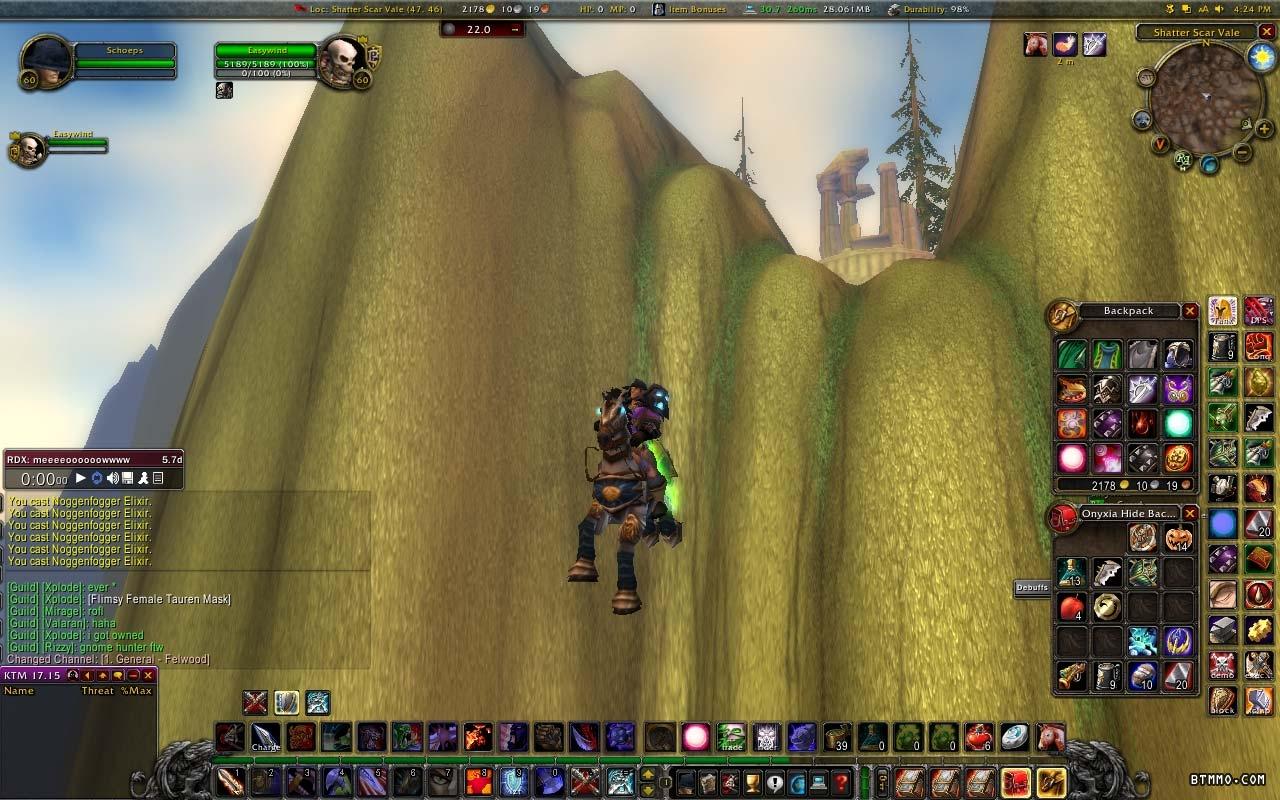Viewport: 1280px width, 800px height.
Task: Close the KTM threat meter window
Action: coord(148,676)
